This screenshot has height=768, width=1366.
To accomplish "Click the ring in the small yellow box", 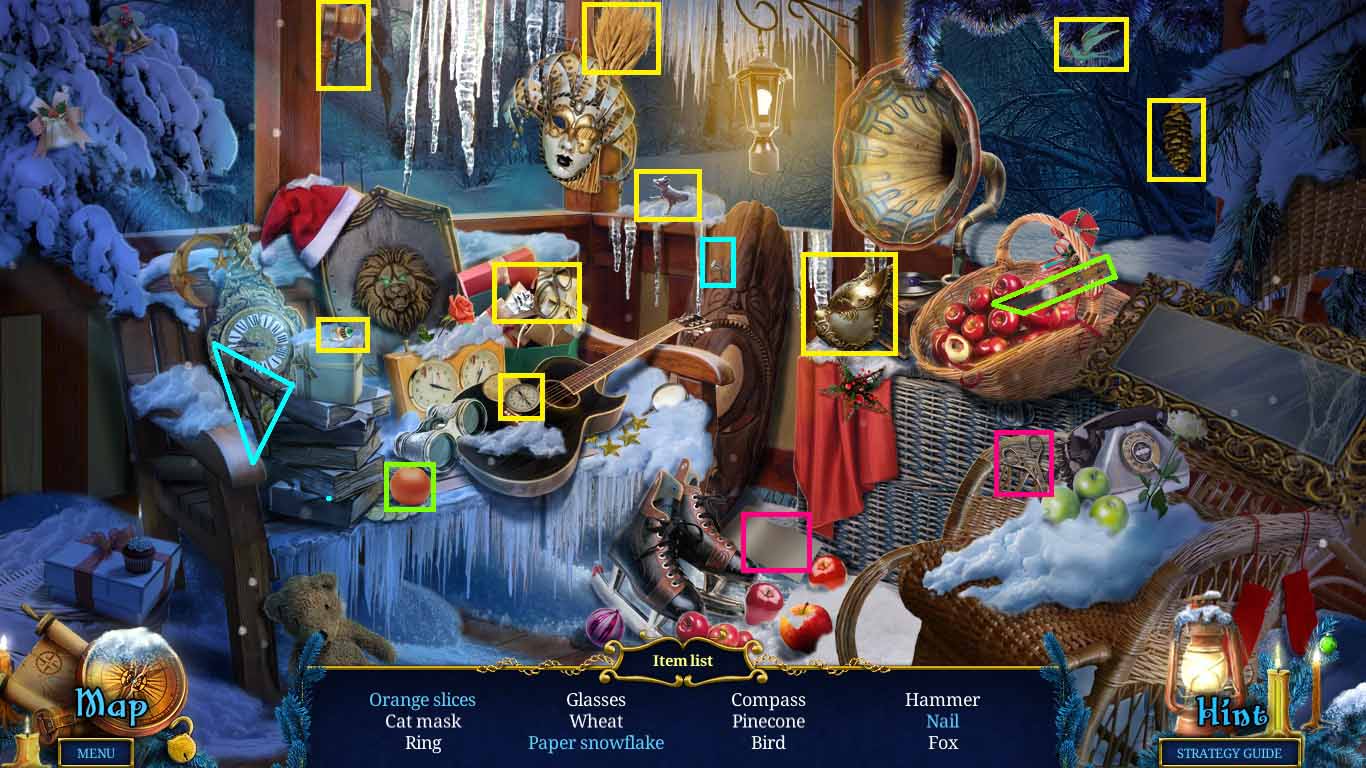I will click(342, 336).
